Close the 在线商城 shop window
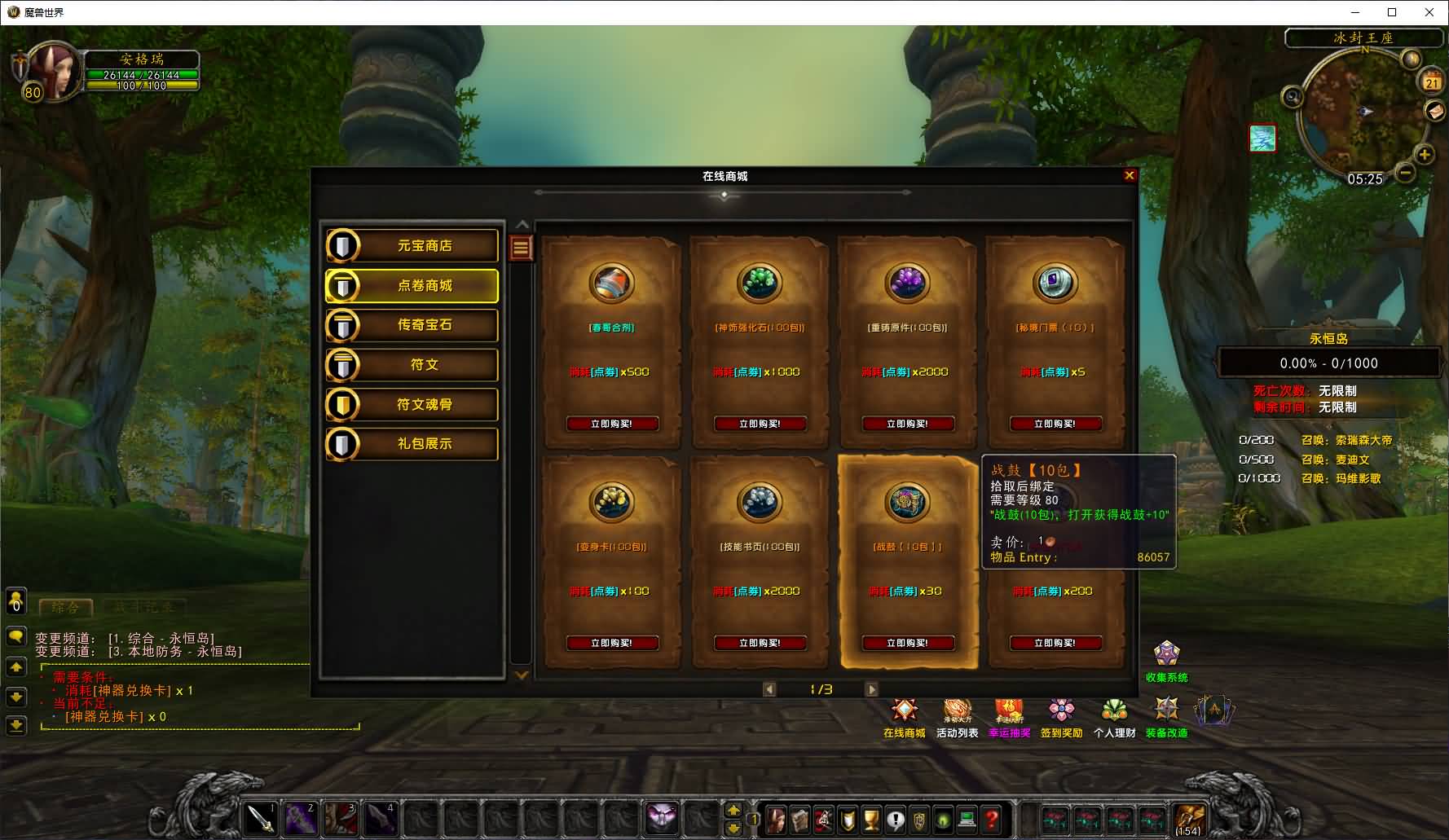Screen dimensions: 1449x840 pos(1129,175)
